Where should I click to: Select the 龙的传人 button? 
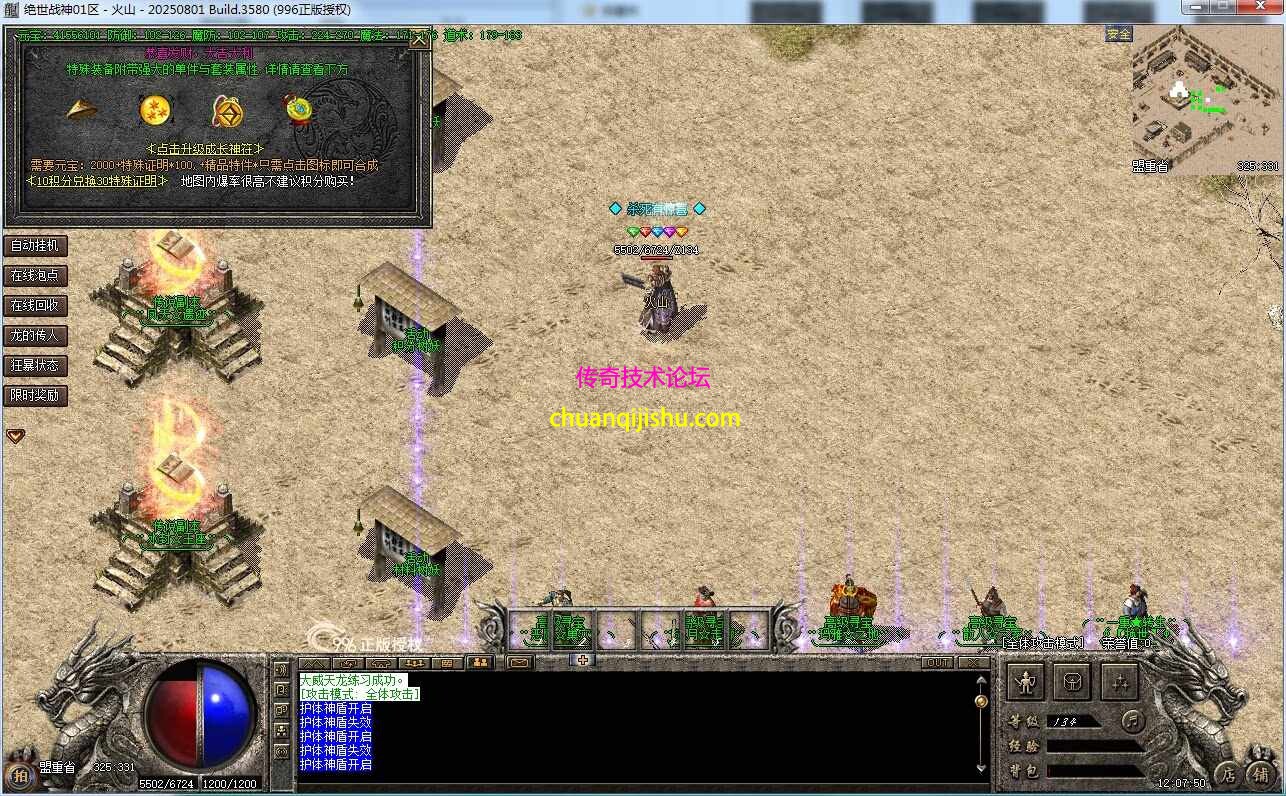(35, 335)
